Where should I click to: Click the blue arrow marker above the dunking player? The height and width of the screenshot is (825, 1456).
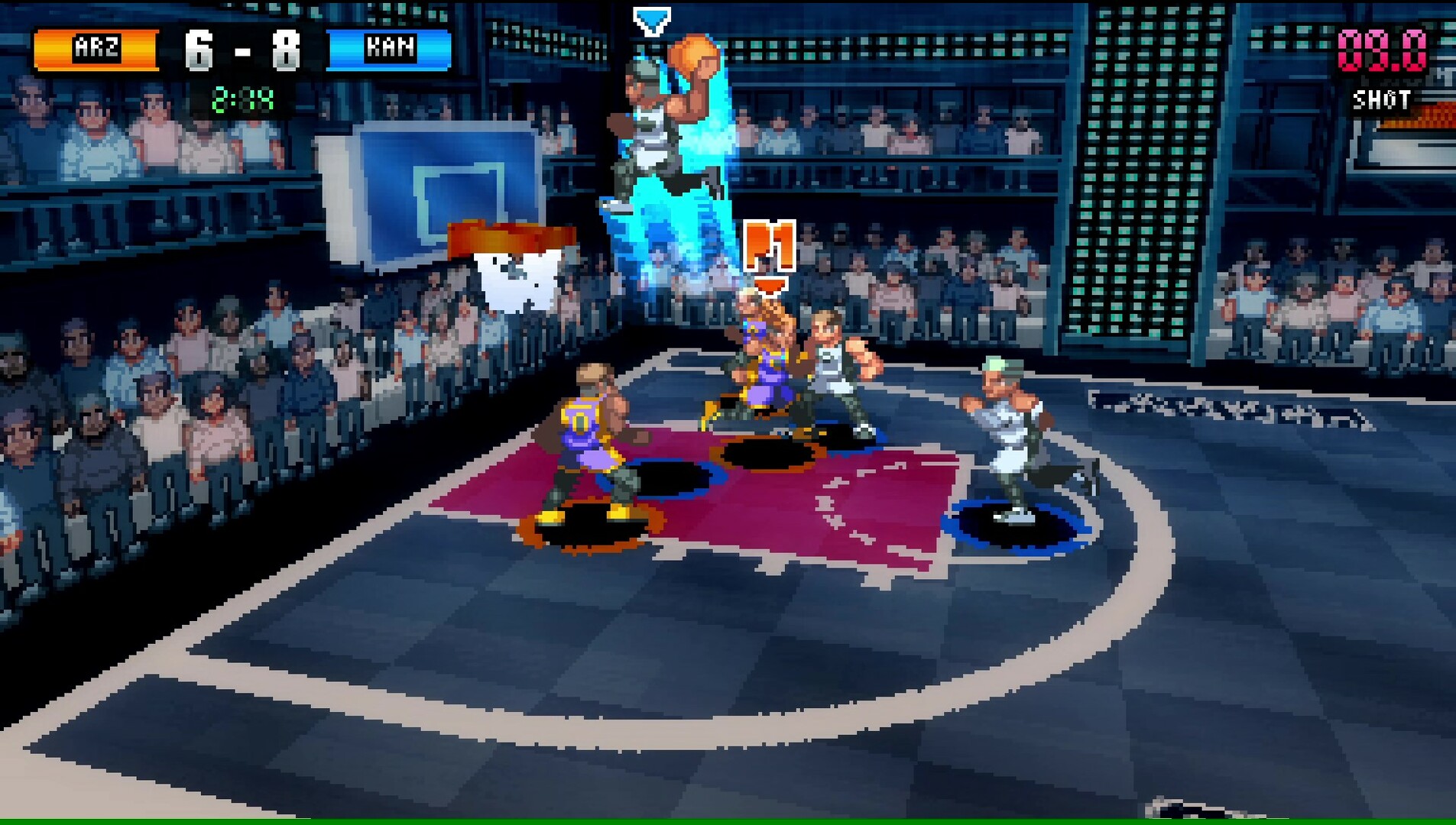click(651, 19)
